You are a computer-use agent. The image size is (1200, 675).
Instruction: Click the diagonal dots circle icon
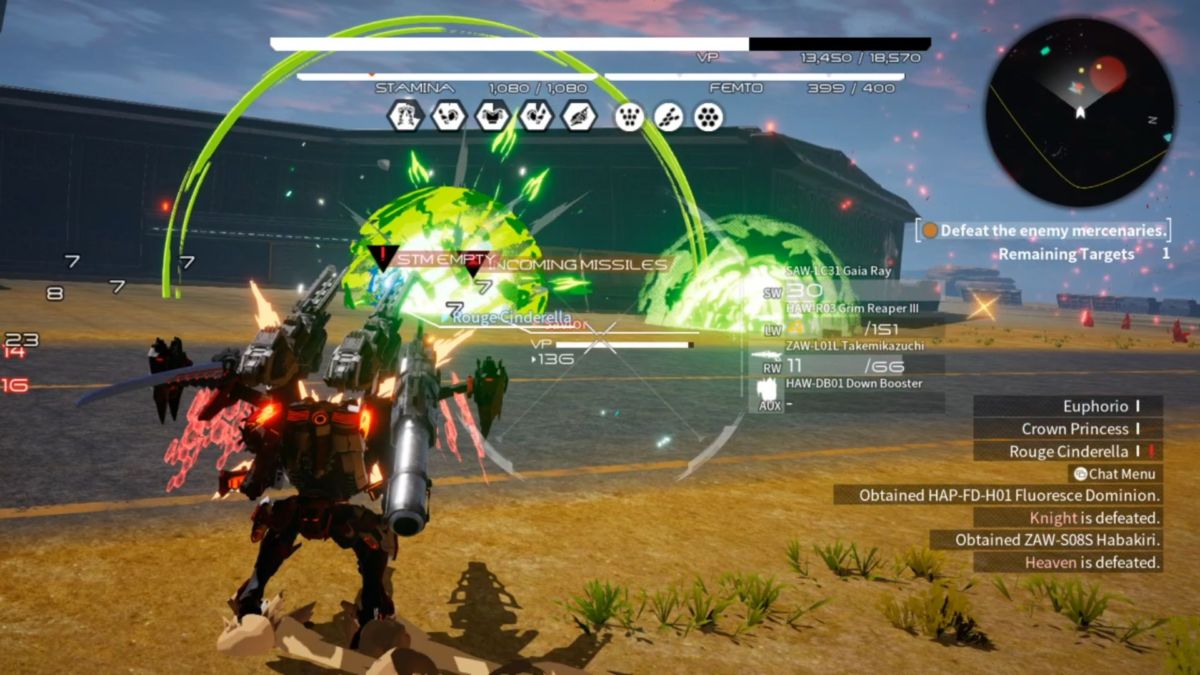click(x=668, y=117)
